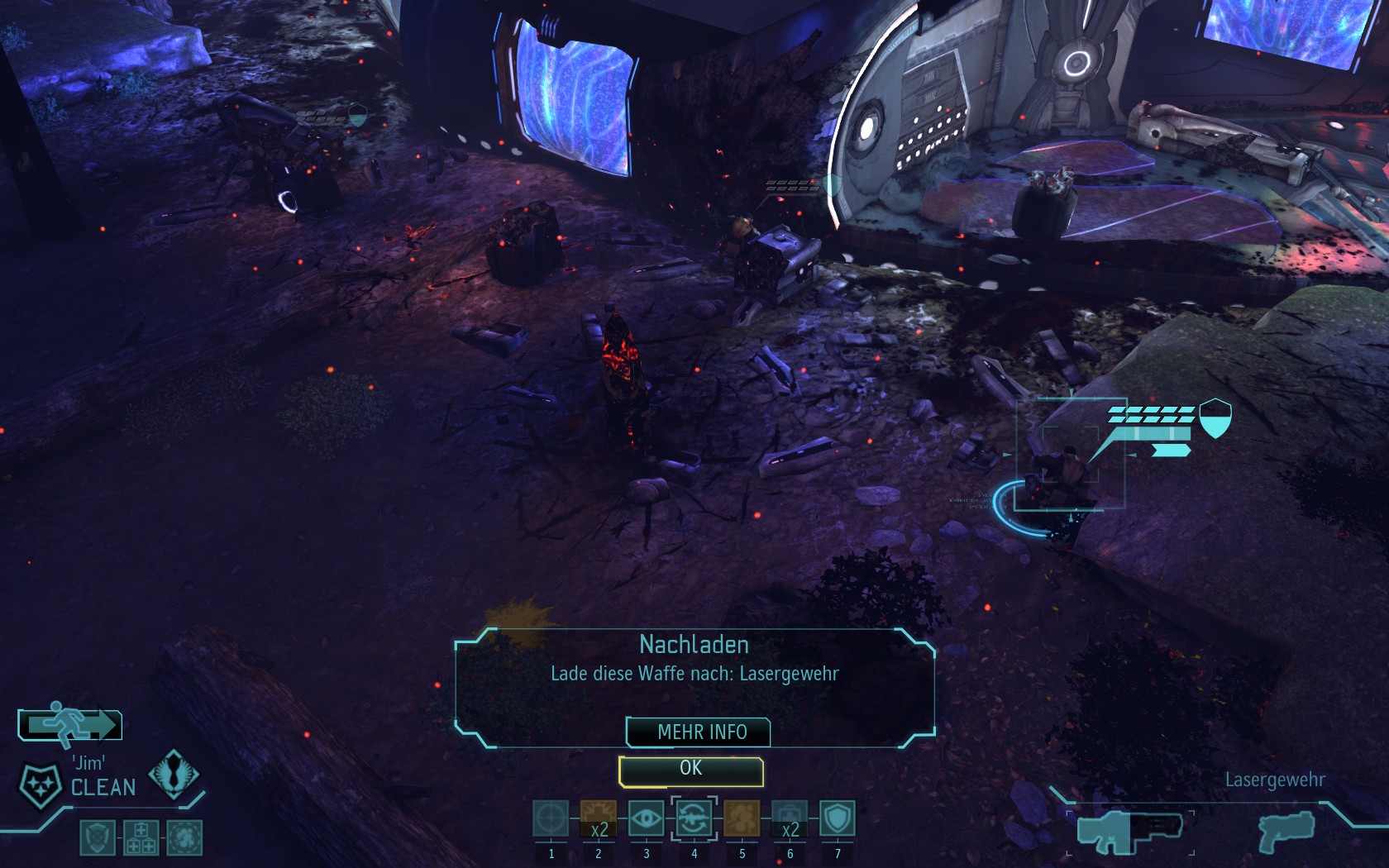The width and height of the screenshot is (1389, 868).
Task: Activate the Overwatch eye ability
Action: tap(647, 818)
